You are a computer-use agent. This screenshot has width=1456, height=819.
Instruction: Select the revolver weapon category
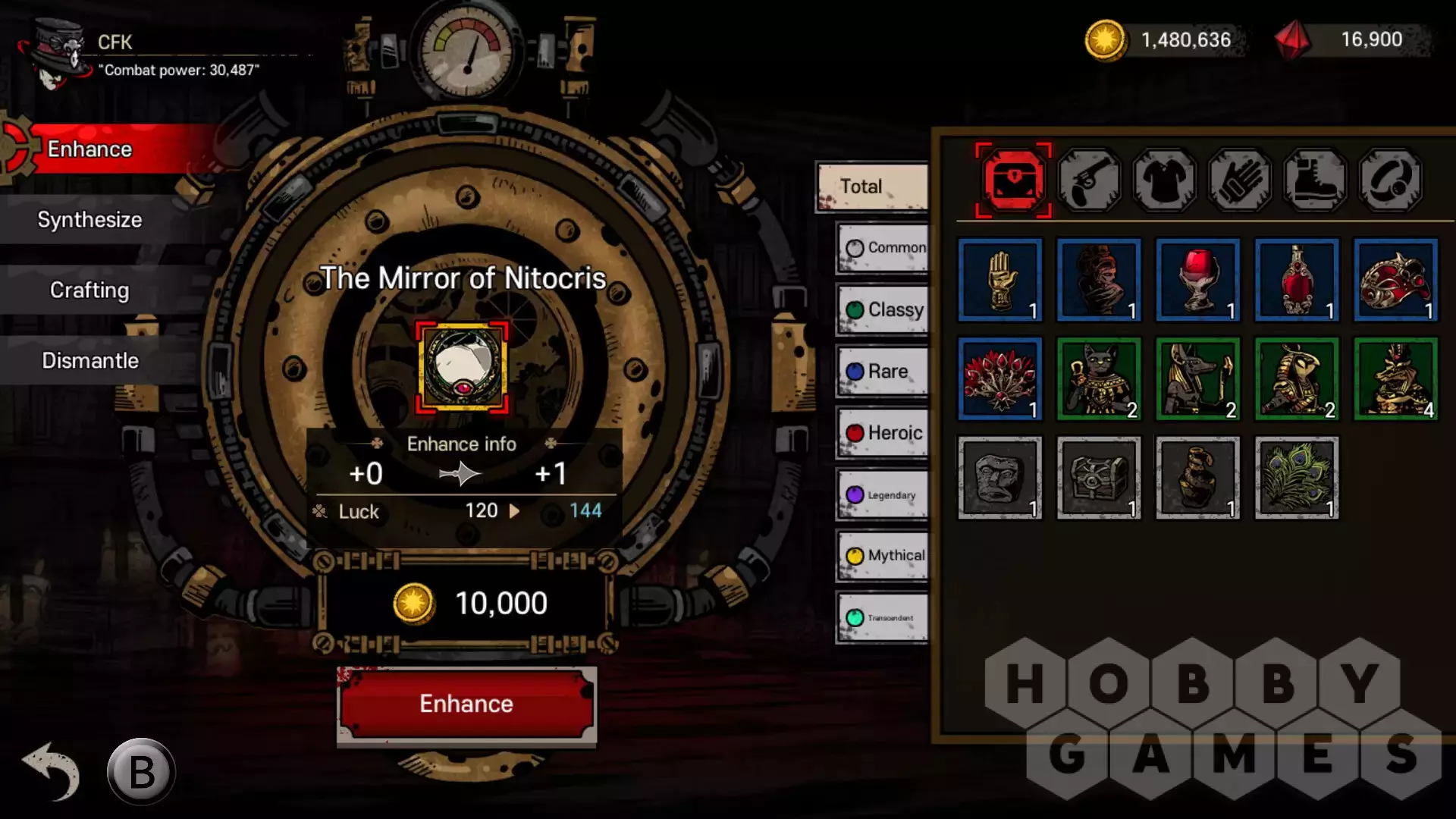(x=1089, y=180)
